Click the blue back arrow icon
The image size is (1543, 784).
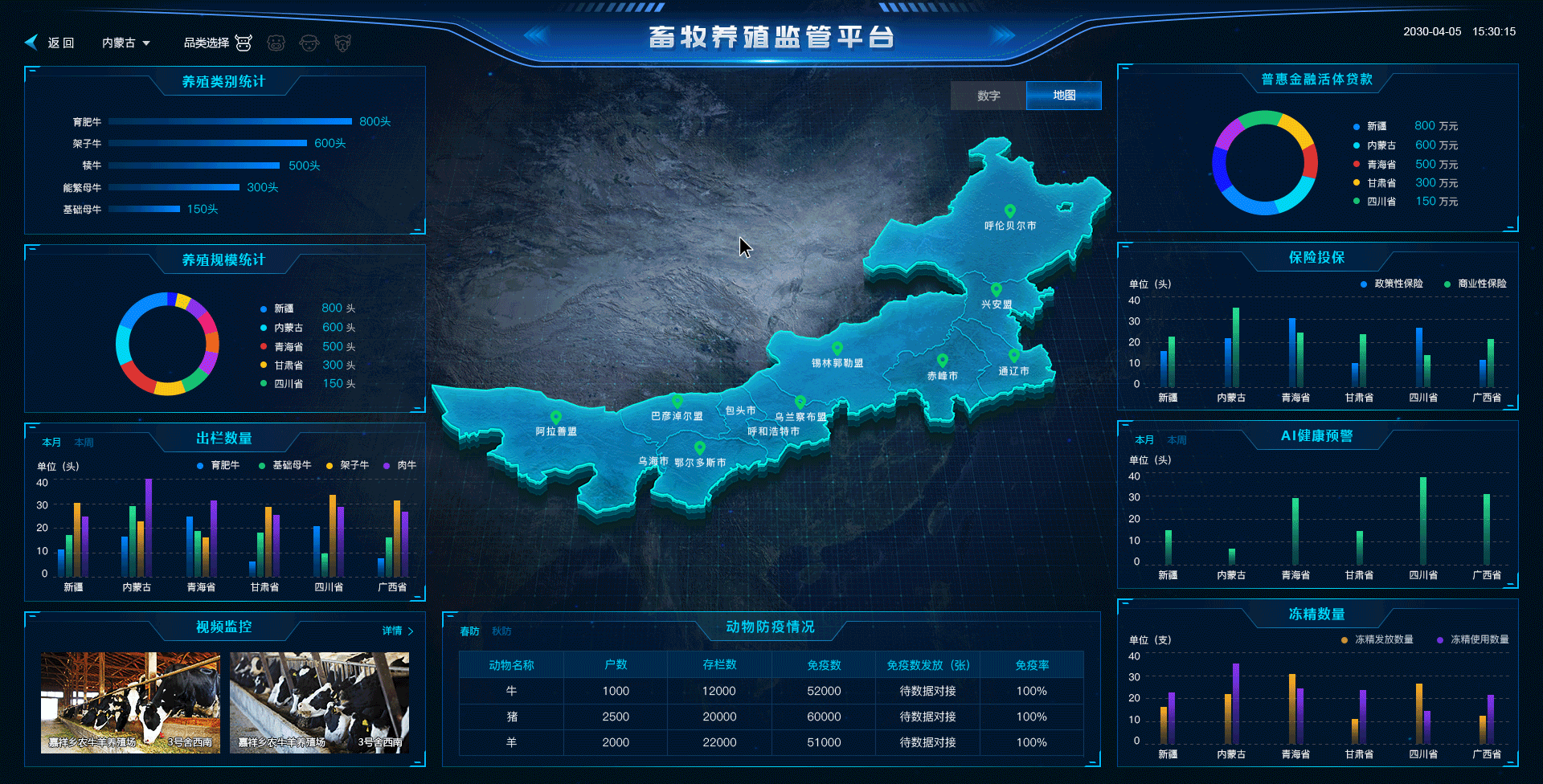(x=31, y=42)
